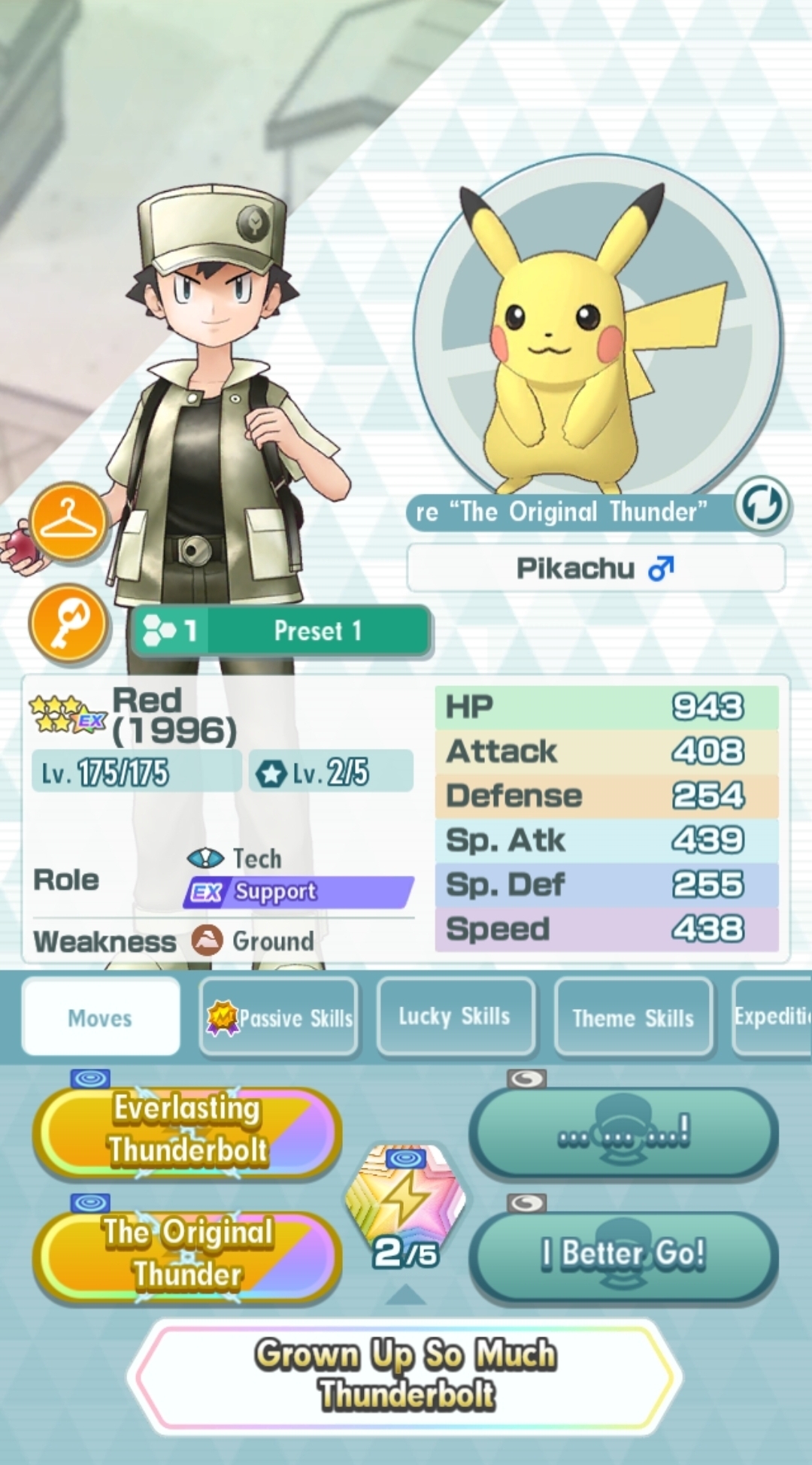Switch to the Moves tab

tap(101, 1018)
